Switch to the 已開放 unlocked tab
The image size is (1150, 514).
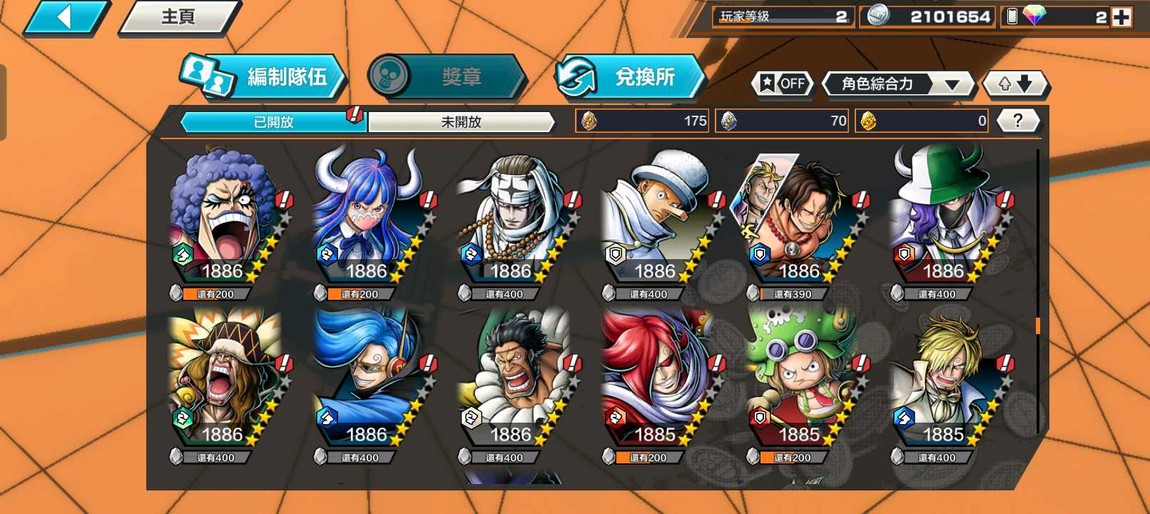pos(273,122)
